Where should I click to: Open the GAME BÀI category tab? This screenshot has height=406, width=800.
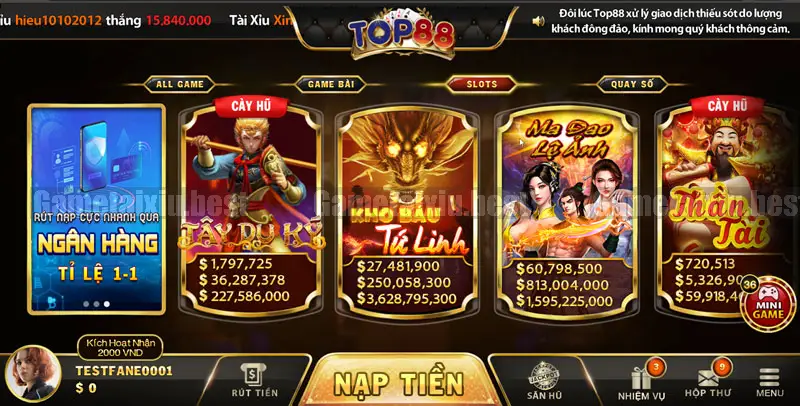pos(330,84)
